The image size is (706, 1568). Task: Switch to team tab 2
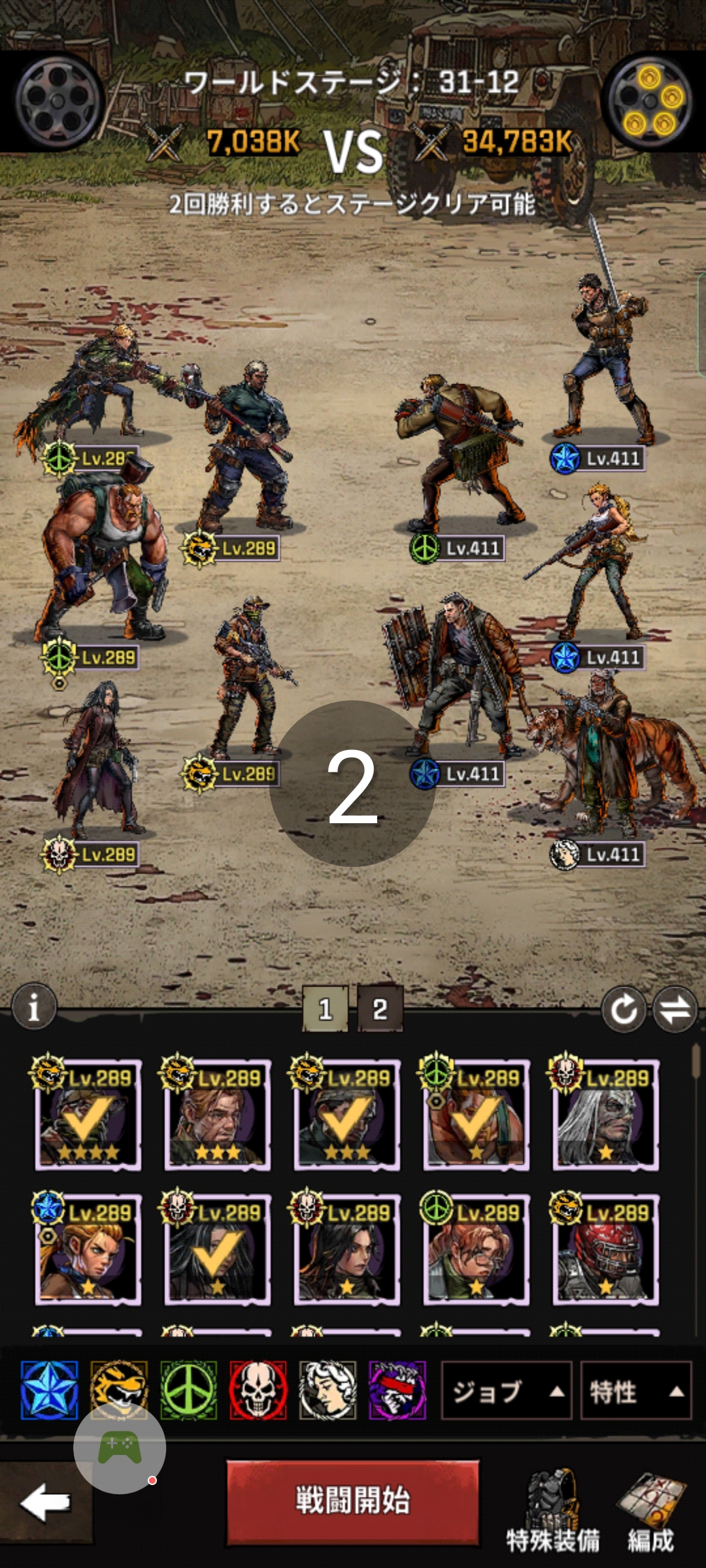(x=380, y=1009)
